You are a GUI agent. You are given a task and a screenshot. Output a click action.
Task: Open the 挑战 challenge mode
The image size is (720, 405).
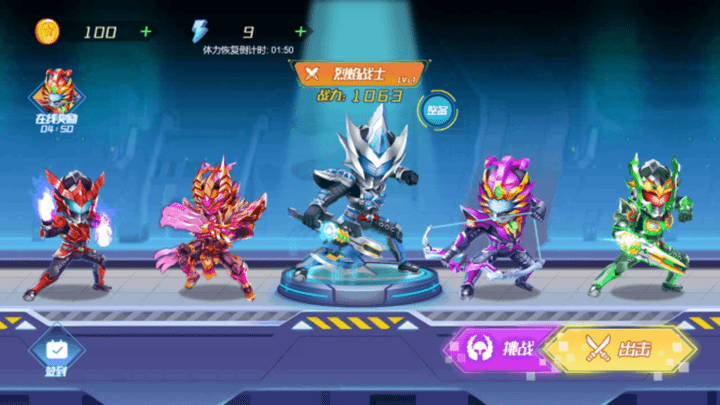click(502, 349)
